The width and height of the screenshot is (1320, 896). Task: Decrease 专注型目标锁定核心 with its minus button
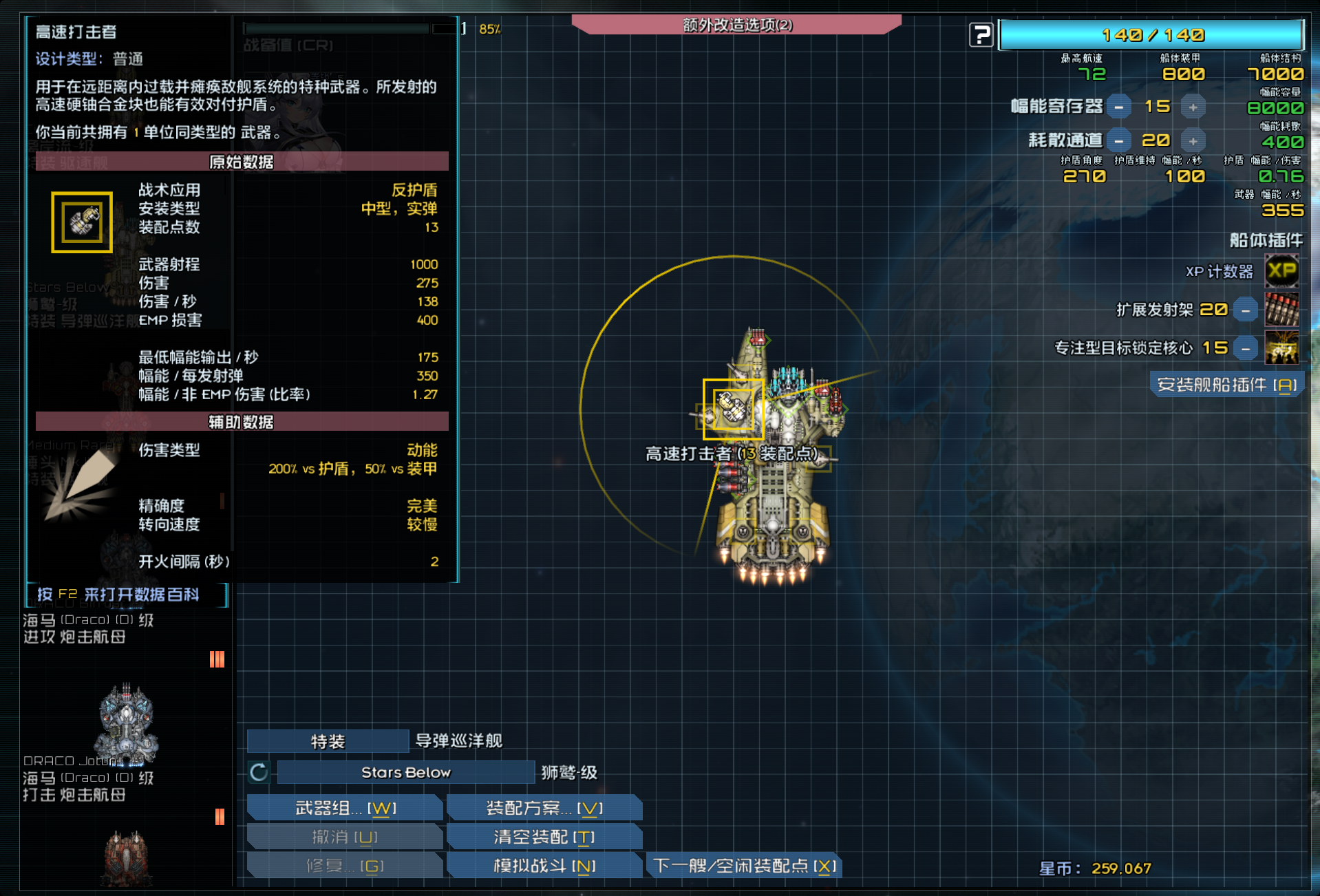pos(1245,348)
